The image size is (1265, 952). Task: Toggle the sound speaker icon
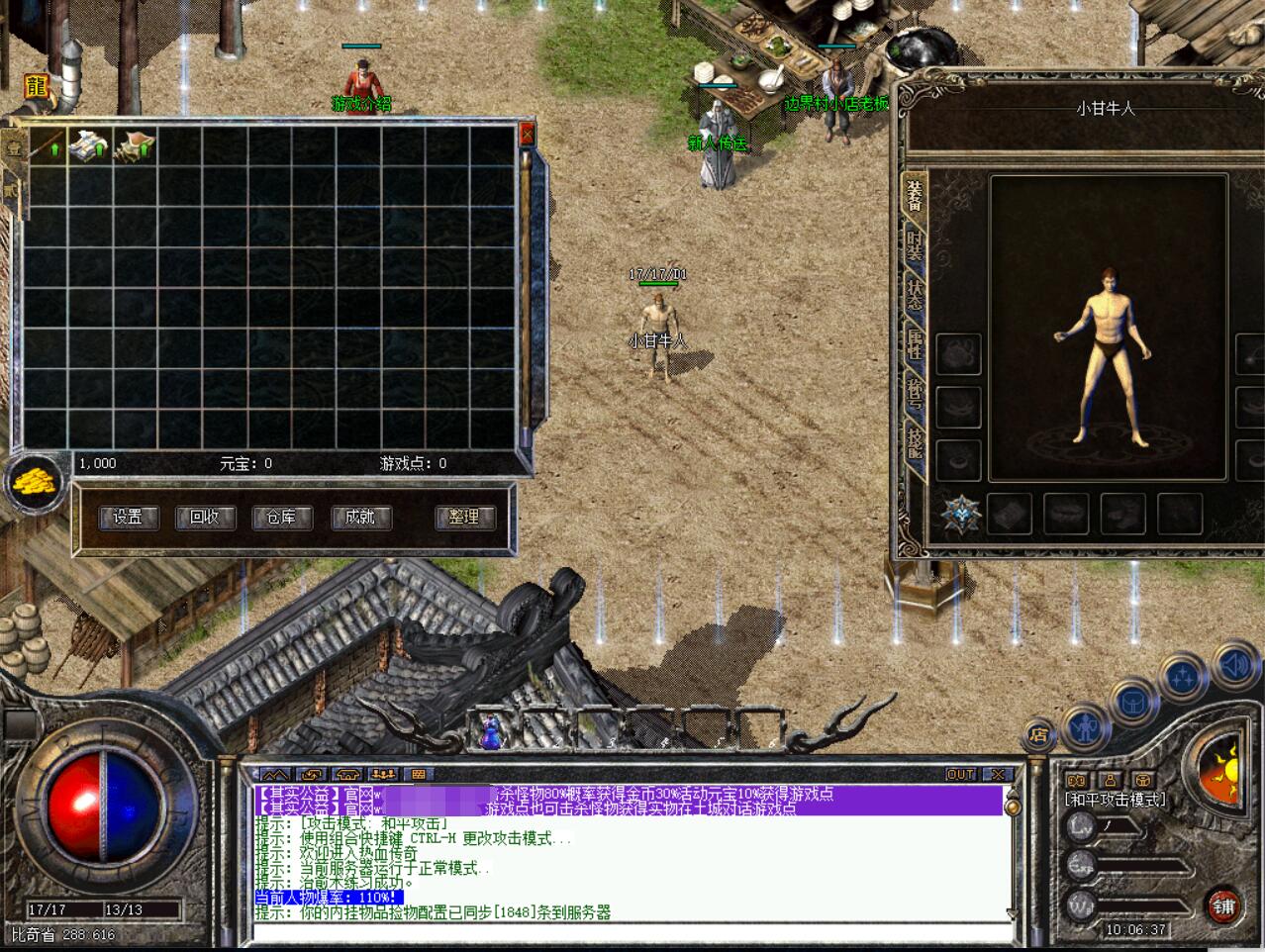(x=1233, y=665)
